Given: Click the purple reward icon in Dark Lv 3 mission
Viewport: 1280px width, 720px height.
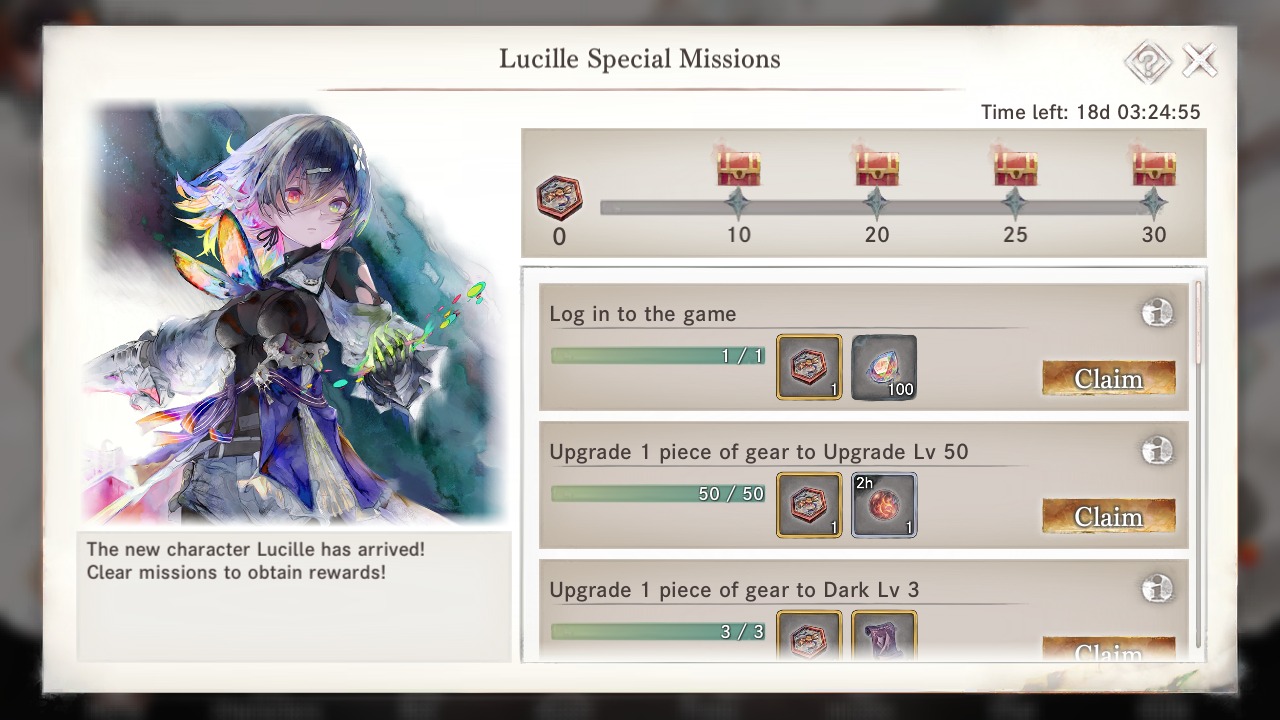Looking at the screenshot, I should click(883, 638).
